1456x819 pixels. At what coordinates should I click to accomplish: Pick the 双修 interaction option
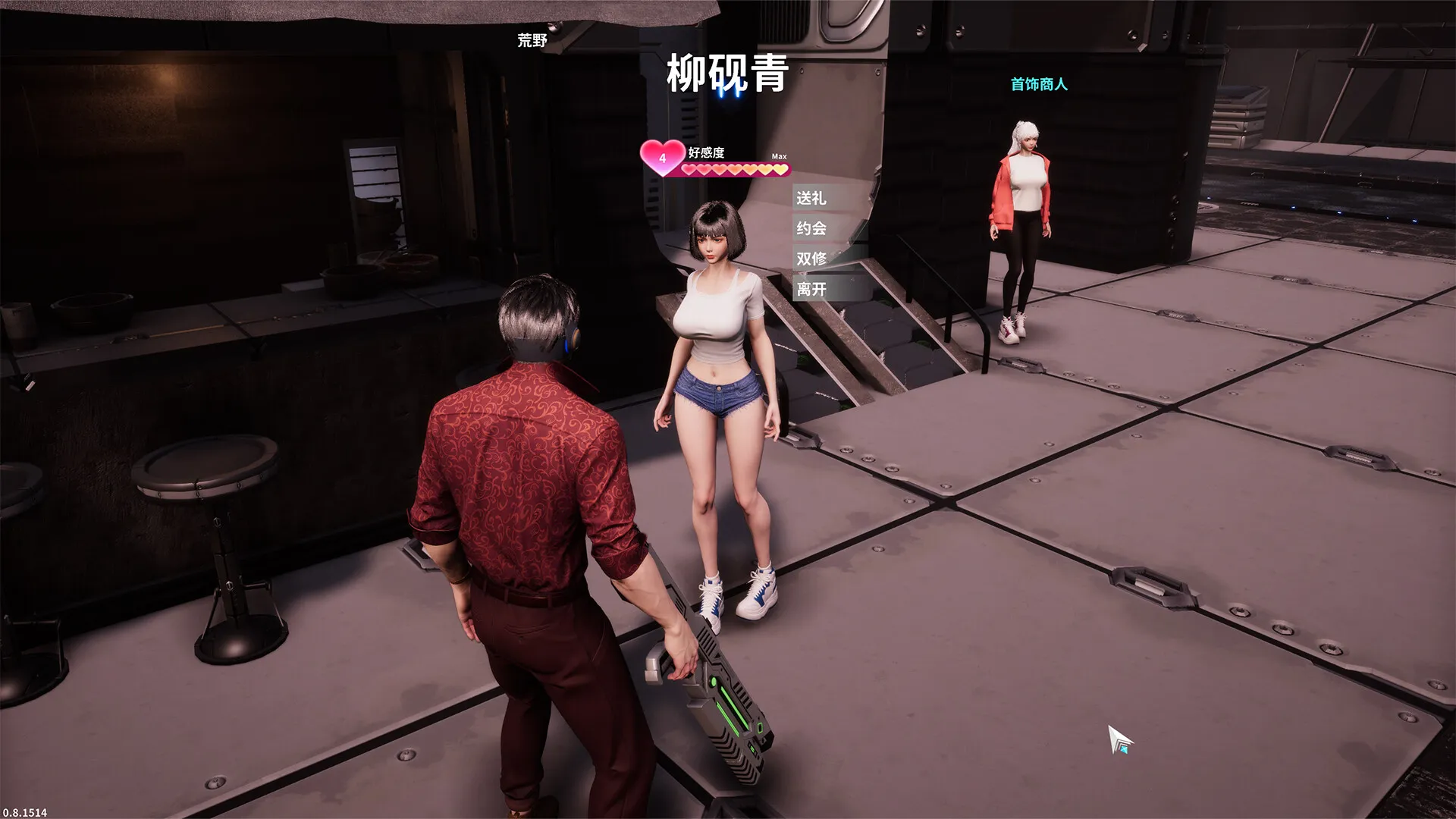(x=811, y=259)
